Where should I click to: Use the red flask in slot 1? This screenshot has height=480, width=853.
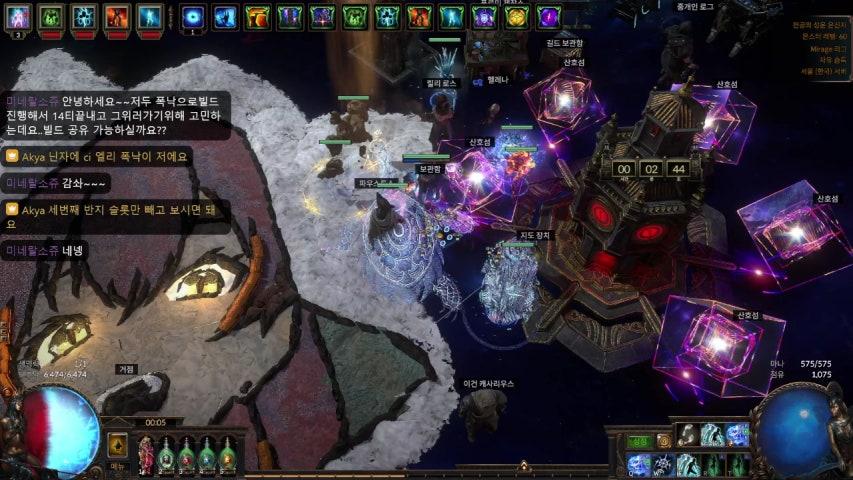coord(147,455)
